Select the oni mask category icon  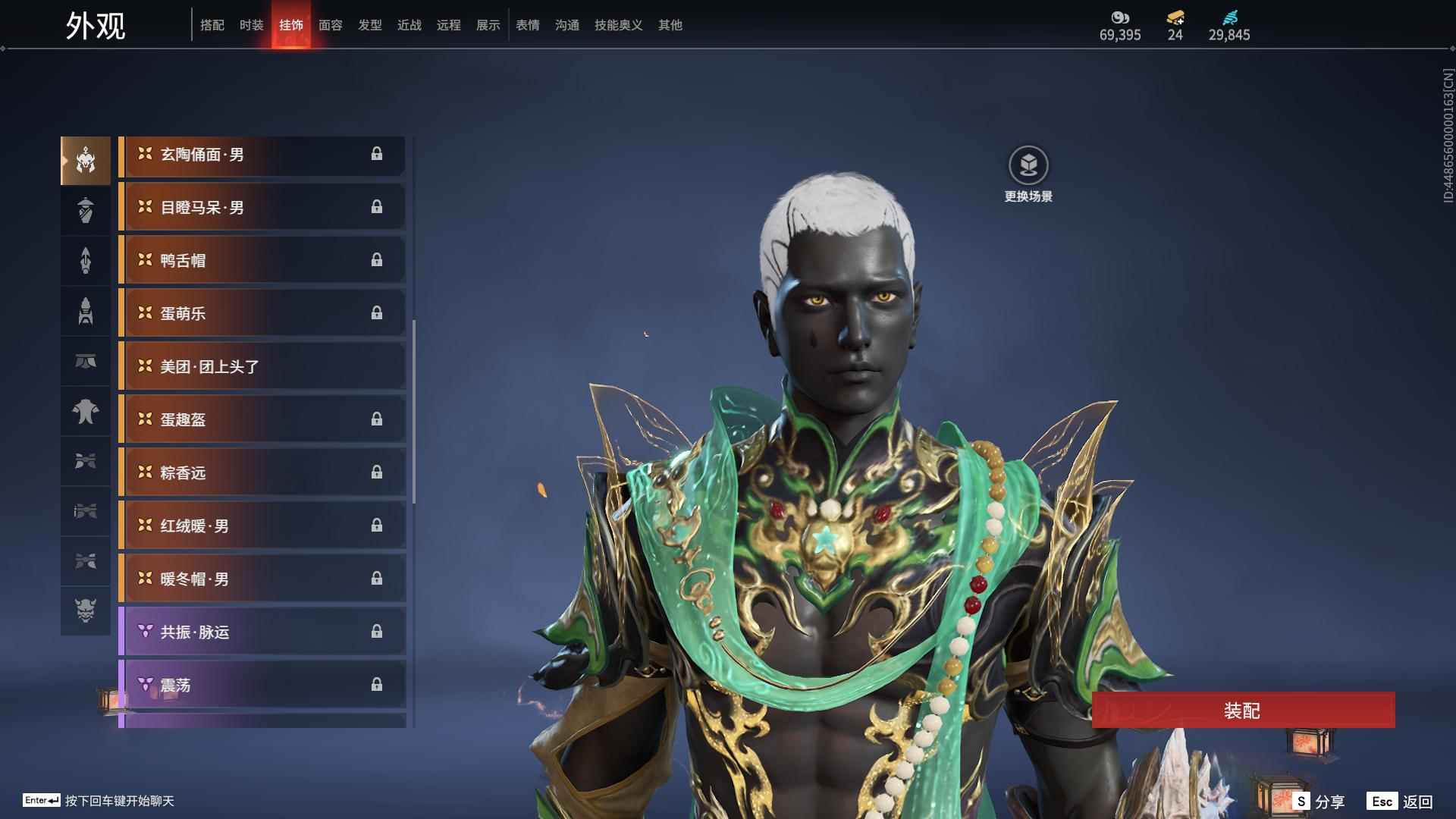pos(86,611)
